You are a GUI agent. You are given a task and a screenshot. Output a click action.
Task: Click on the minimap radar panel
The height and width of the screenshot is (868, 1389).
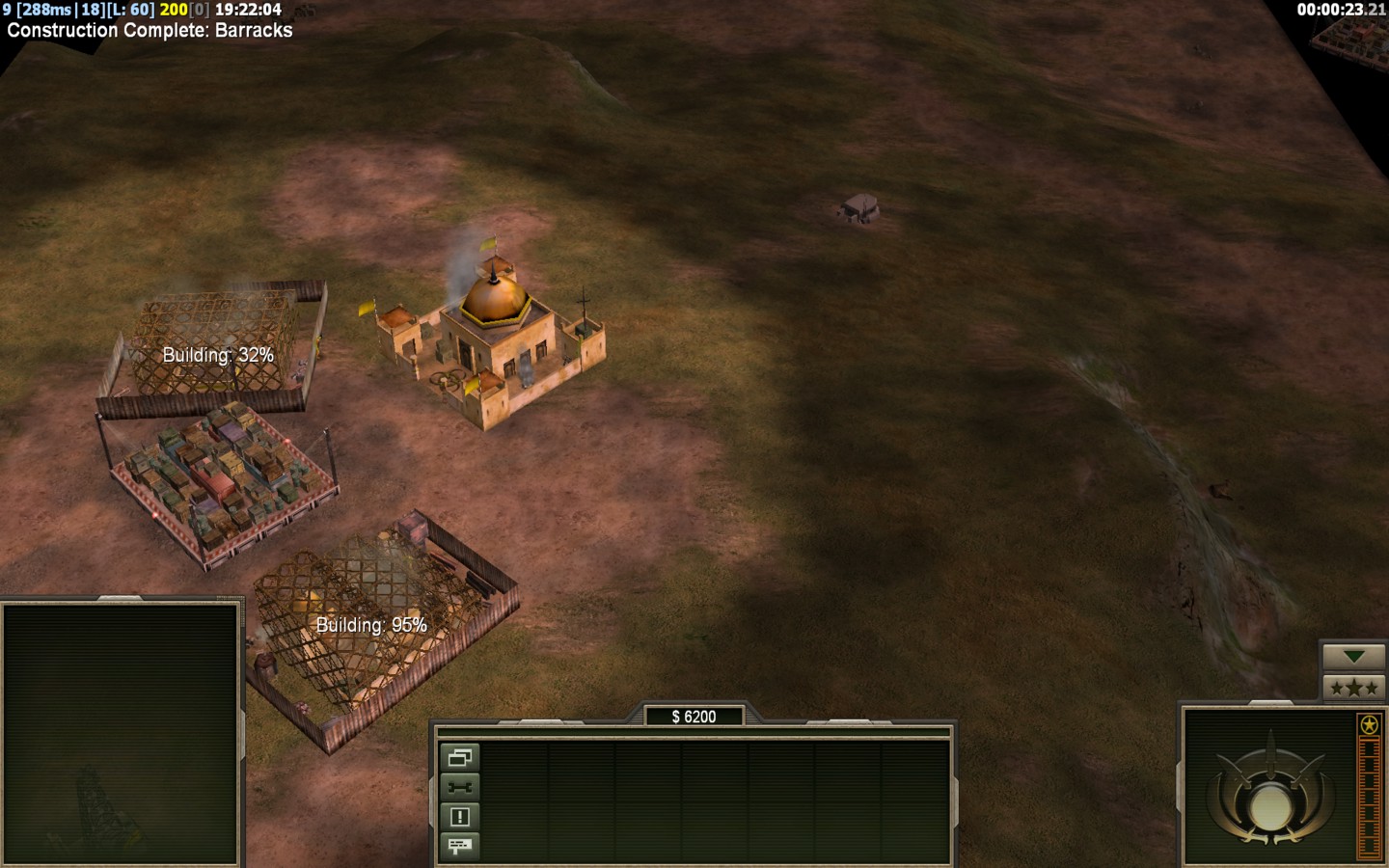(x=121, y=735)
